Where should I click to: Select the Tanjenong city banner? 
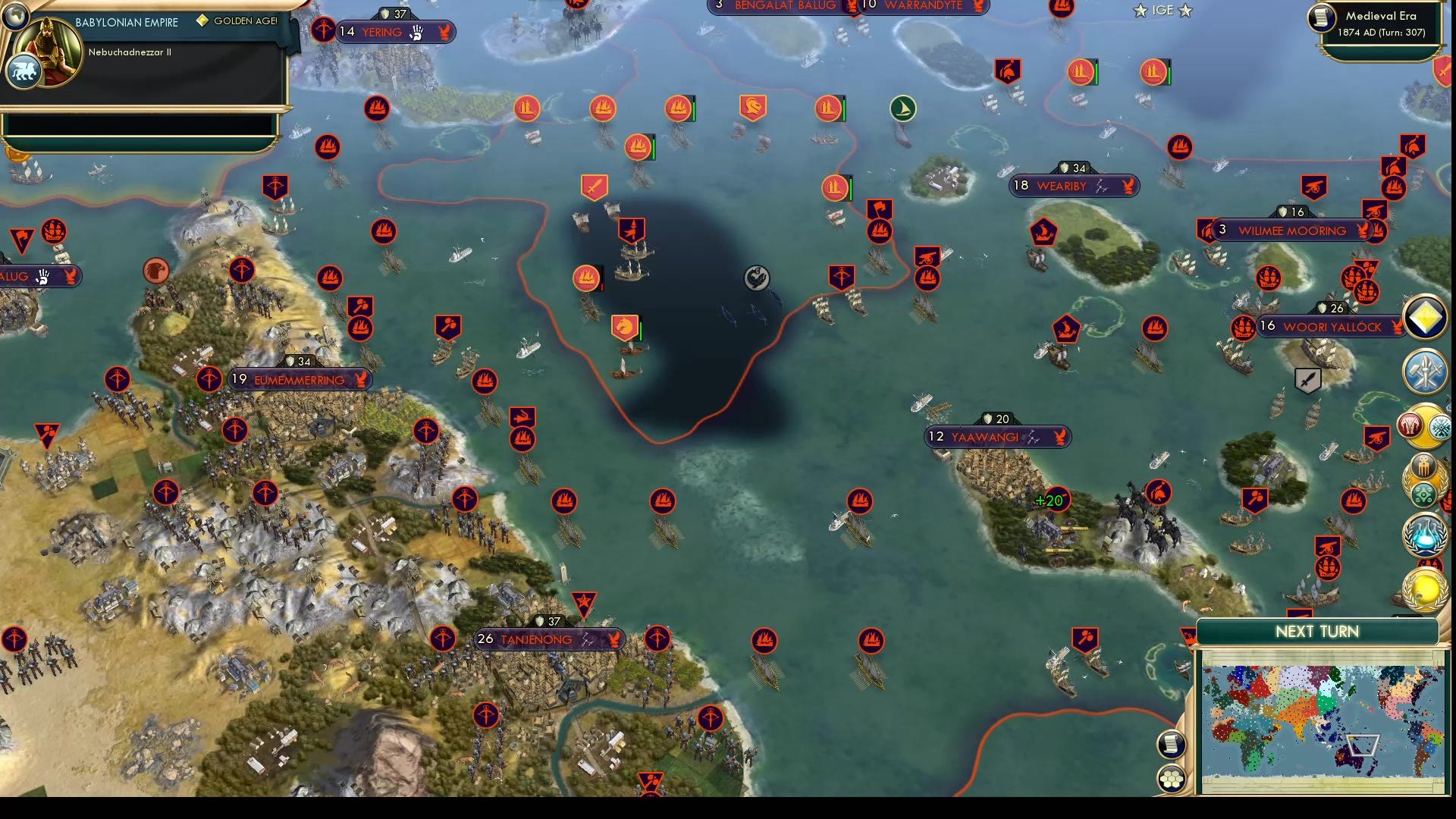tap(543, 639)
